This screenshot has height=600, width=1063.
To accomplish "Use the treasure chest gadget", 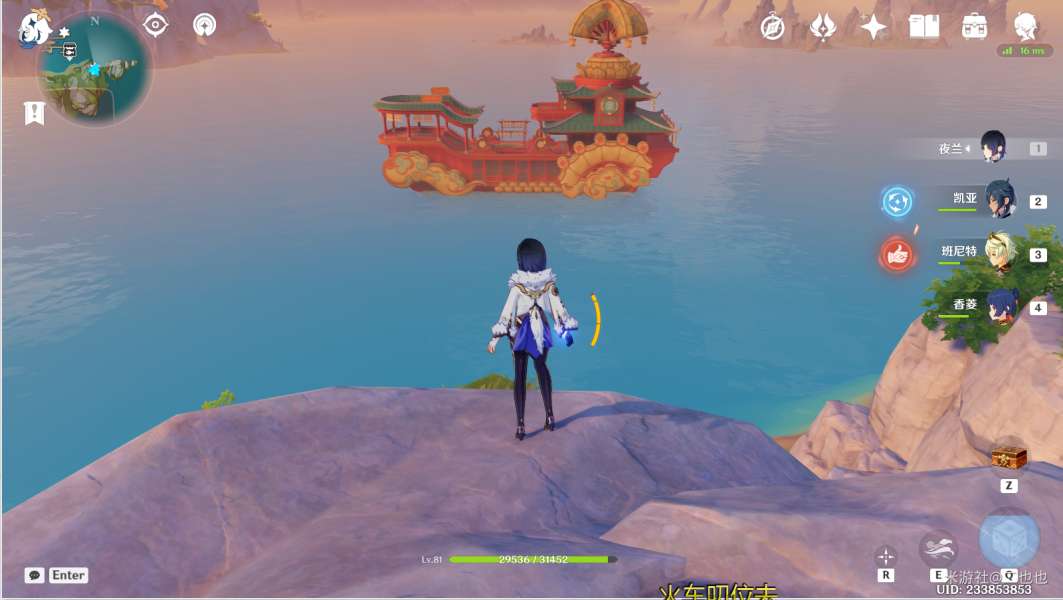I will (x=1009, y=458).
